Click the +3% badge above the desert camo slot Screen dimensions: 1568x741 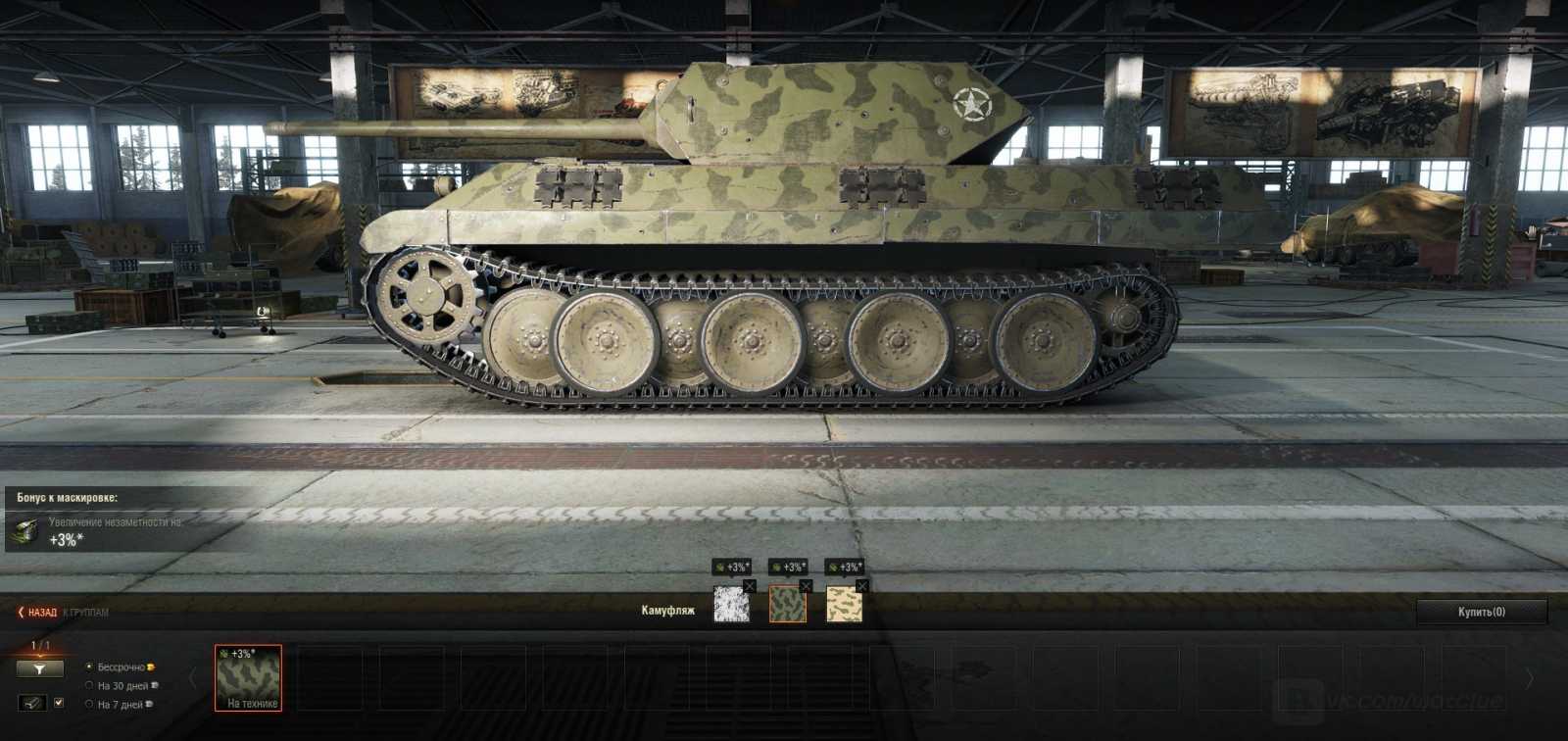click(x=845, y=567)
